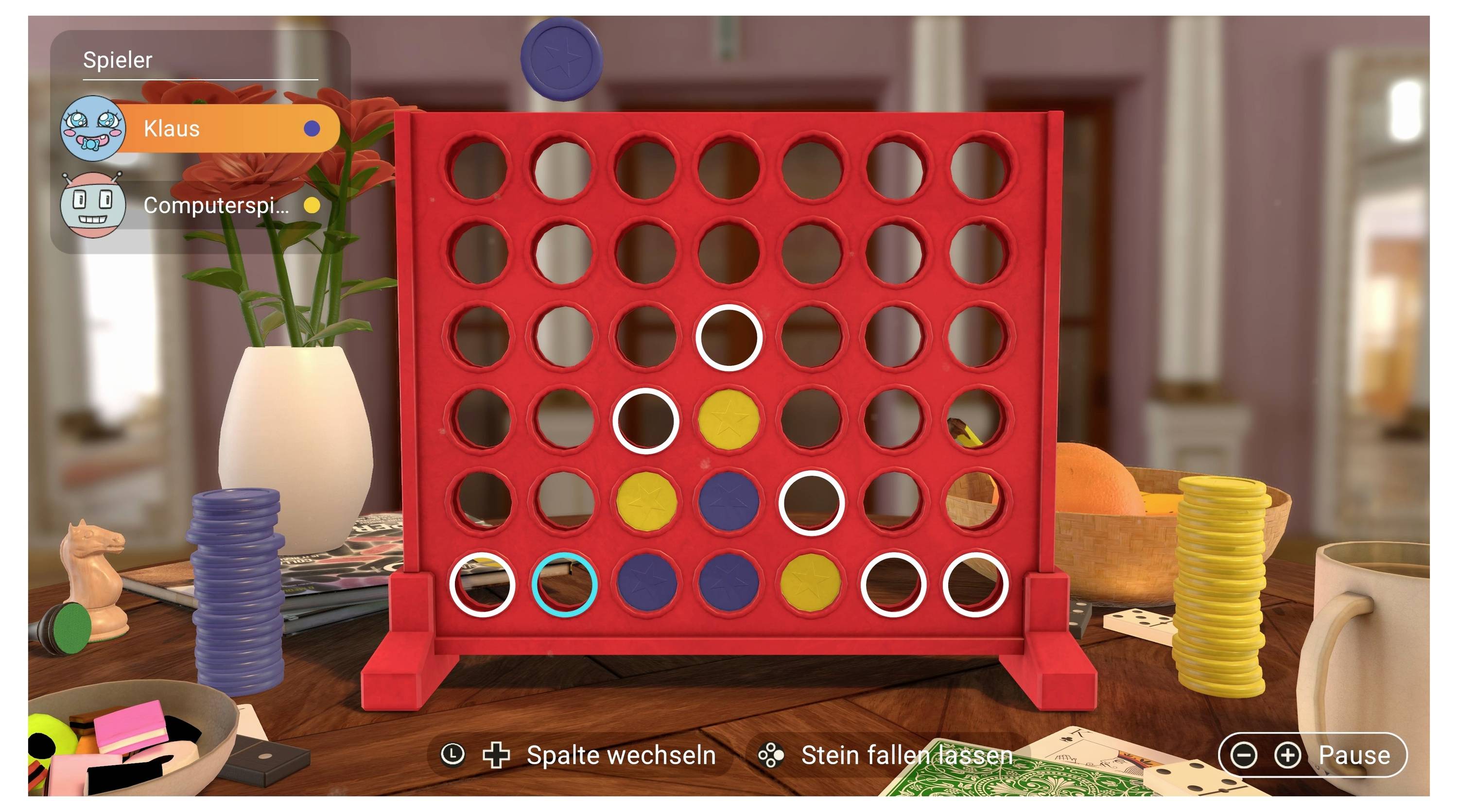Viewport: 1458px width, 812px height.
Task: Click the Stein fallen lassen control label
Action: (907, 754)
